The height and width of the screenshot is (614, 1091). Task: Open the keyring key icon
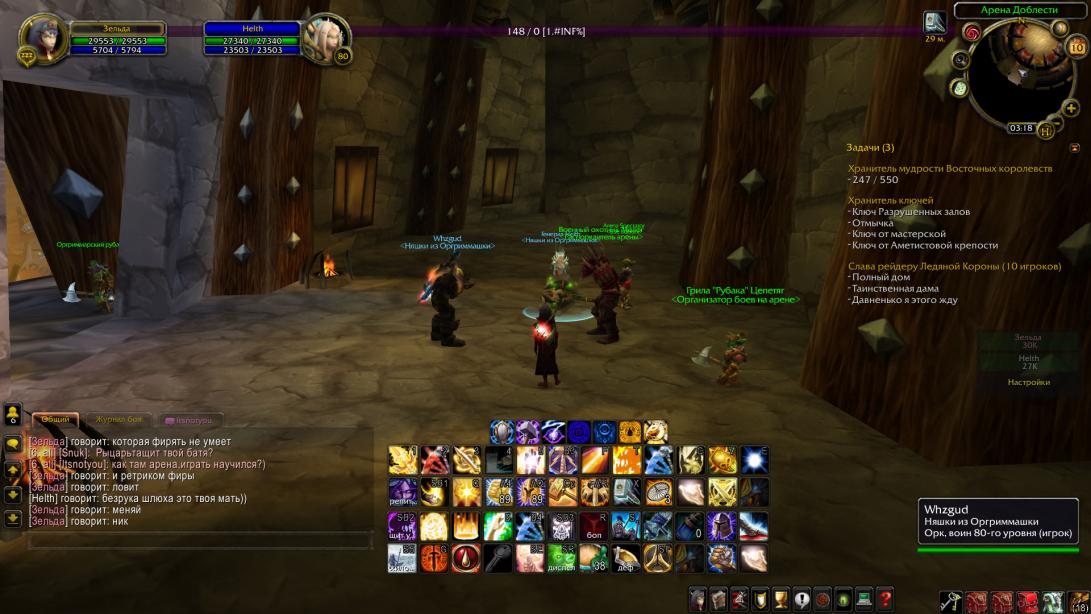949,601
